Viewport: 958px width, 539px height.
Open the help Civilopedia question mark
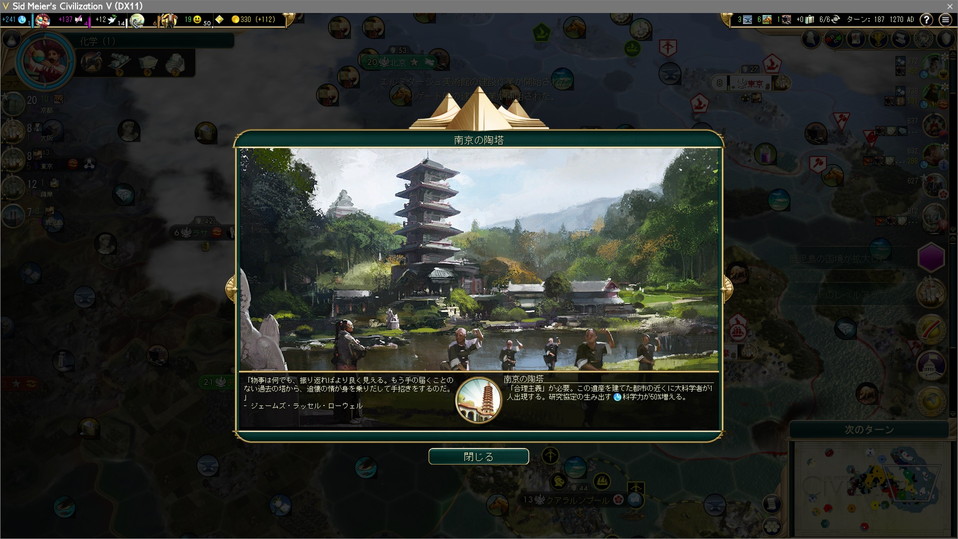coord(926,20)
